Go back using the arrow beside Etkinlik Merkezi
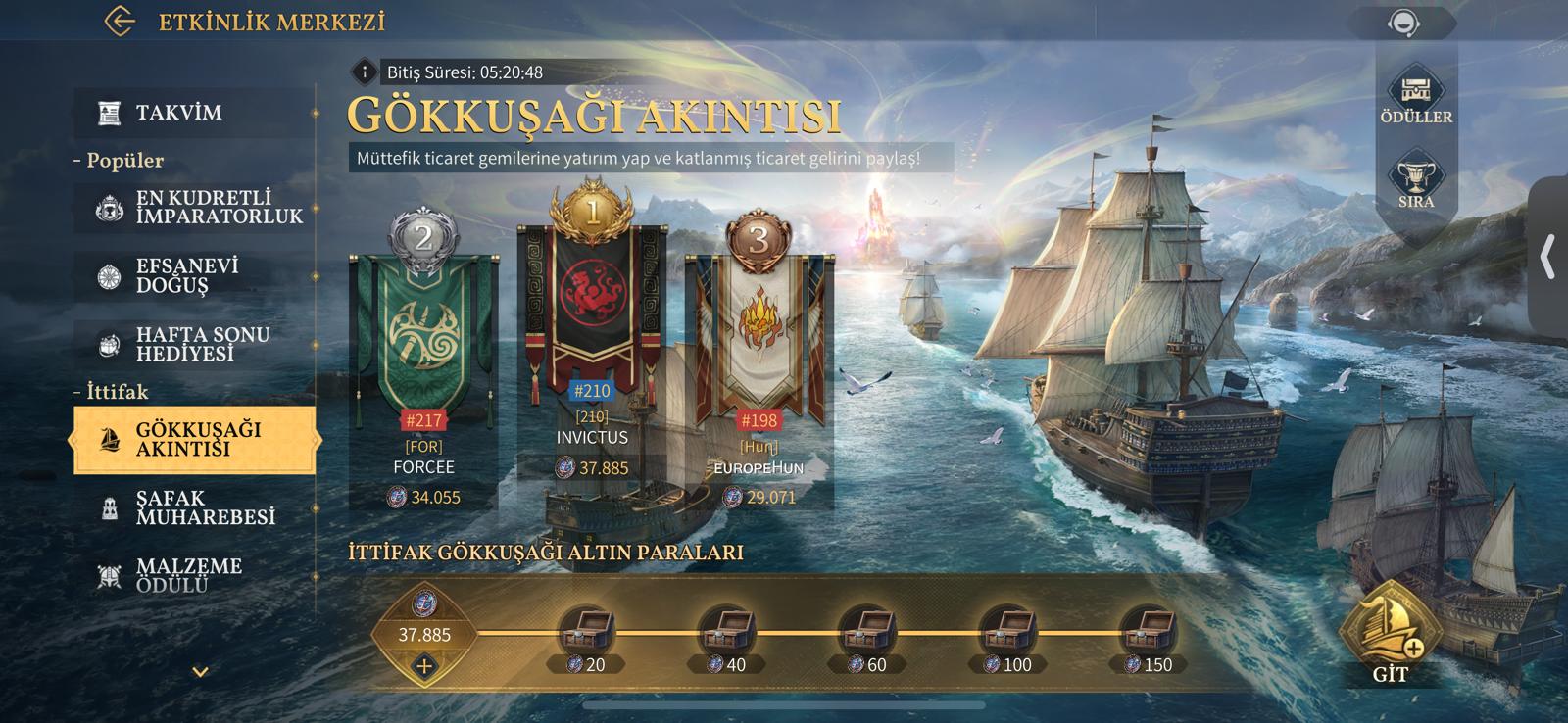 (120, 22)
